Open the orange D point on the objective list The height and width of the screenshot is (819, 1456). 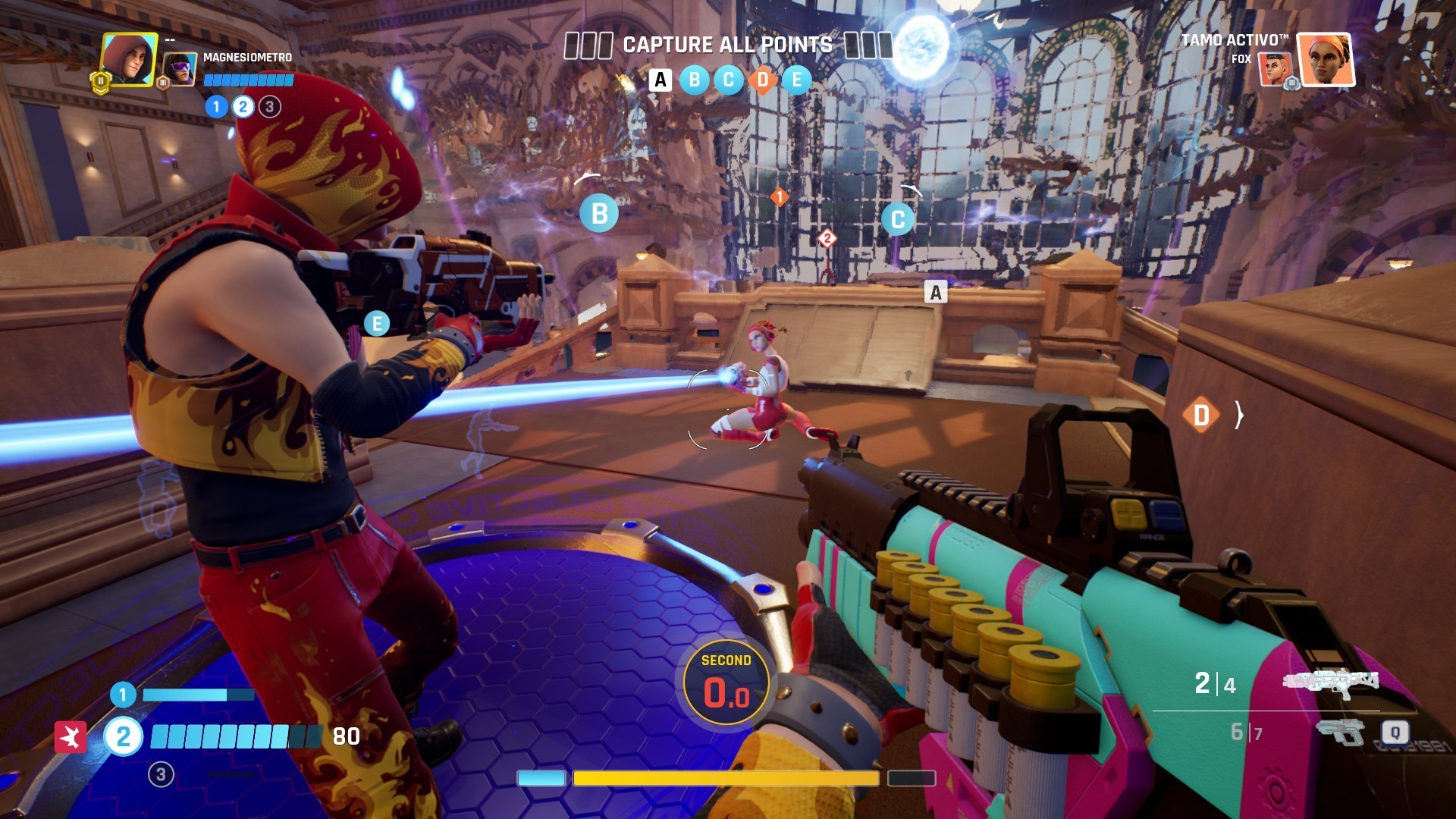(x=761, y=80)
